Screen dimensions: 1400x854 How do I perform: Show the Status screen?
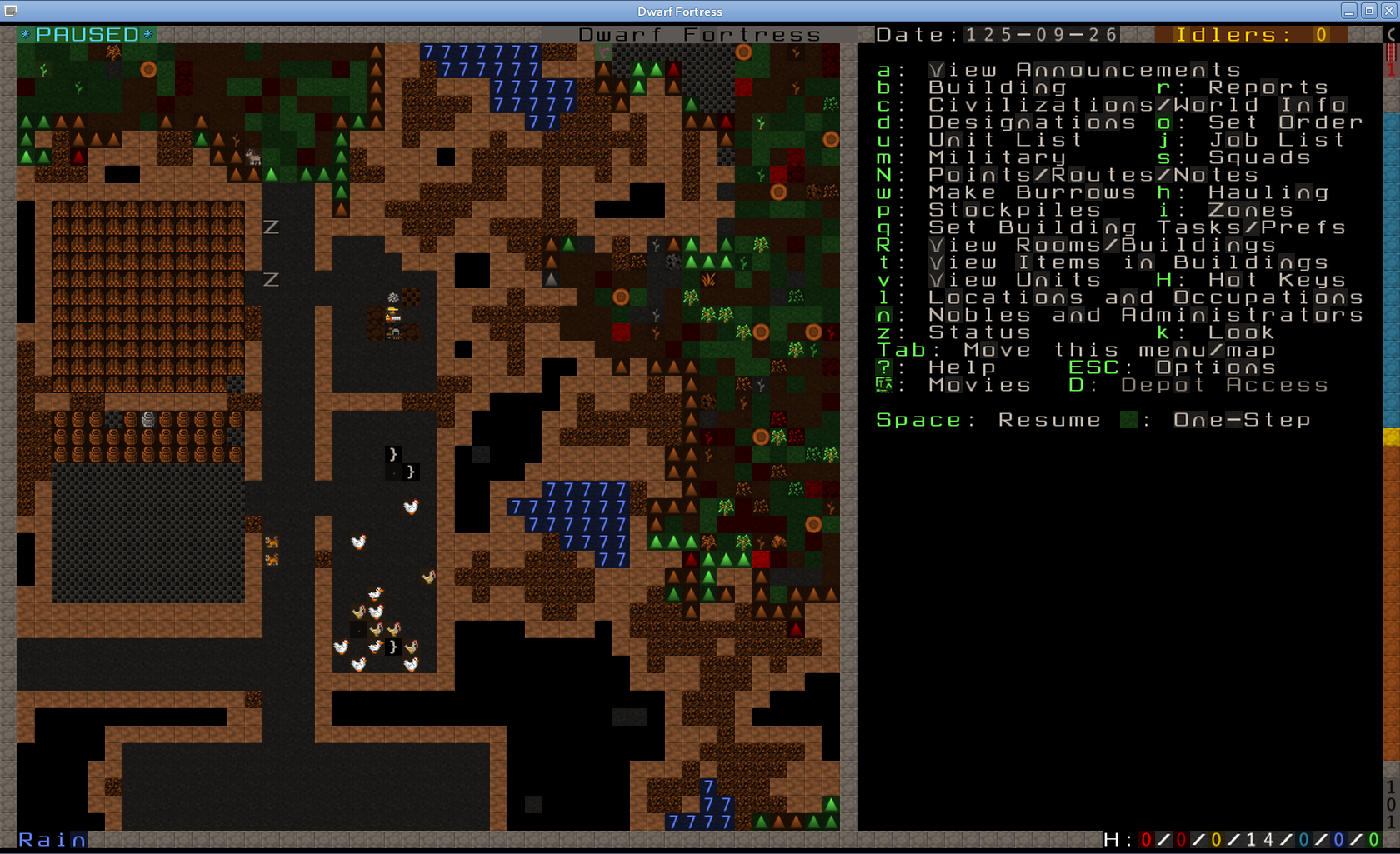(979, 332)
